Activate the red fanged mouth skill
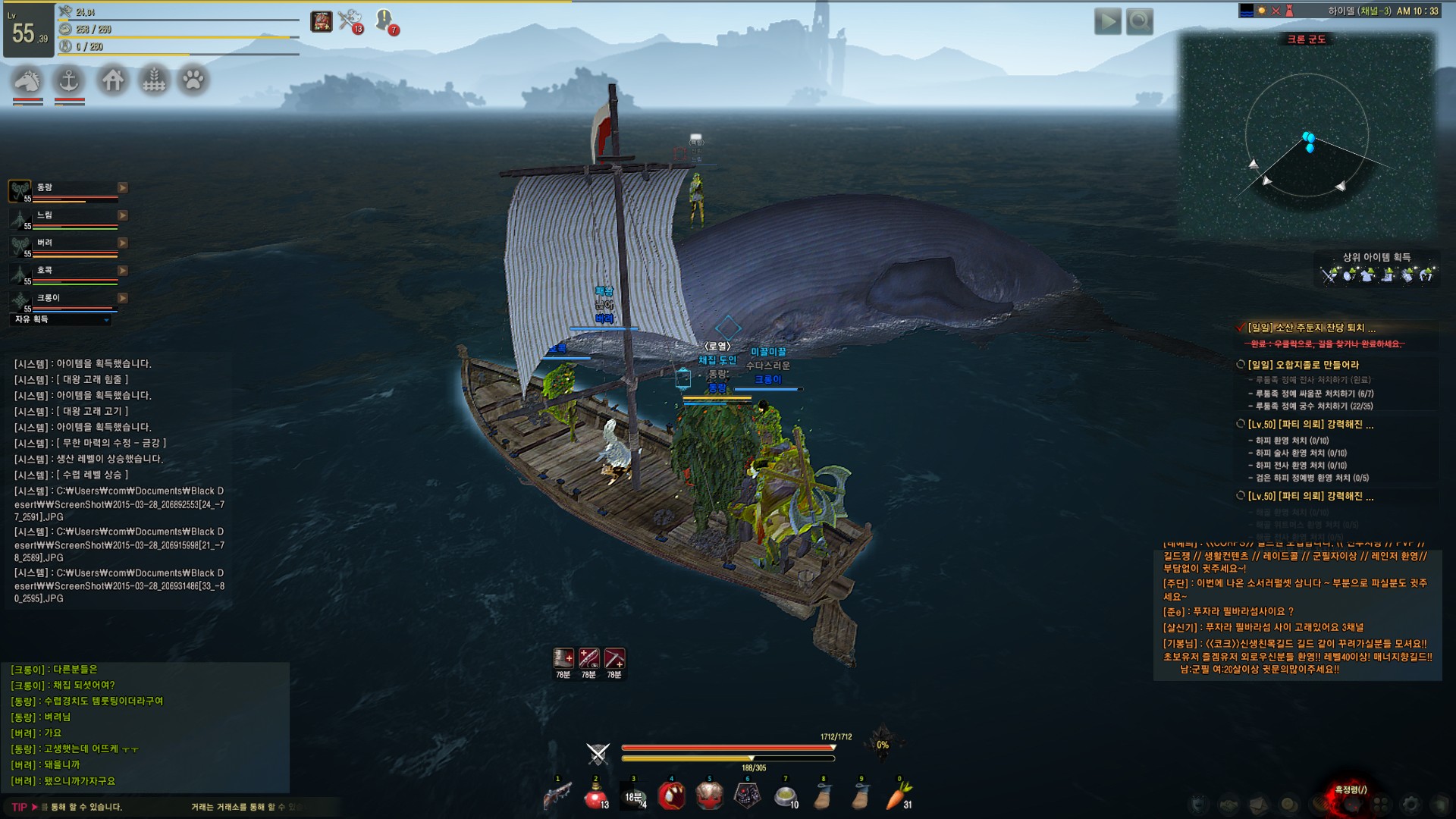The image size is (1456, 819). 671,796
